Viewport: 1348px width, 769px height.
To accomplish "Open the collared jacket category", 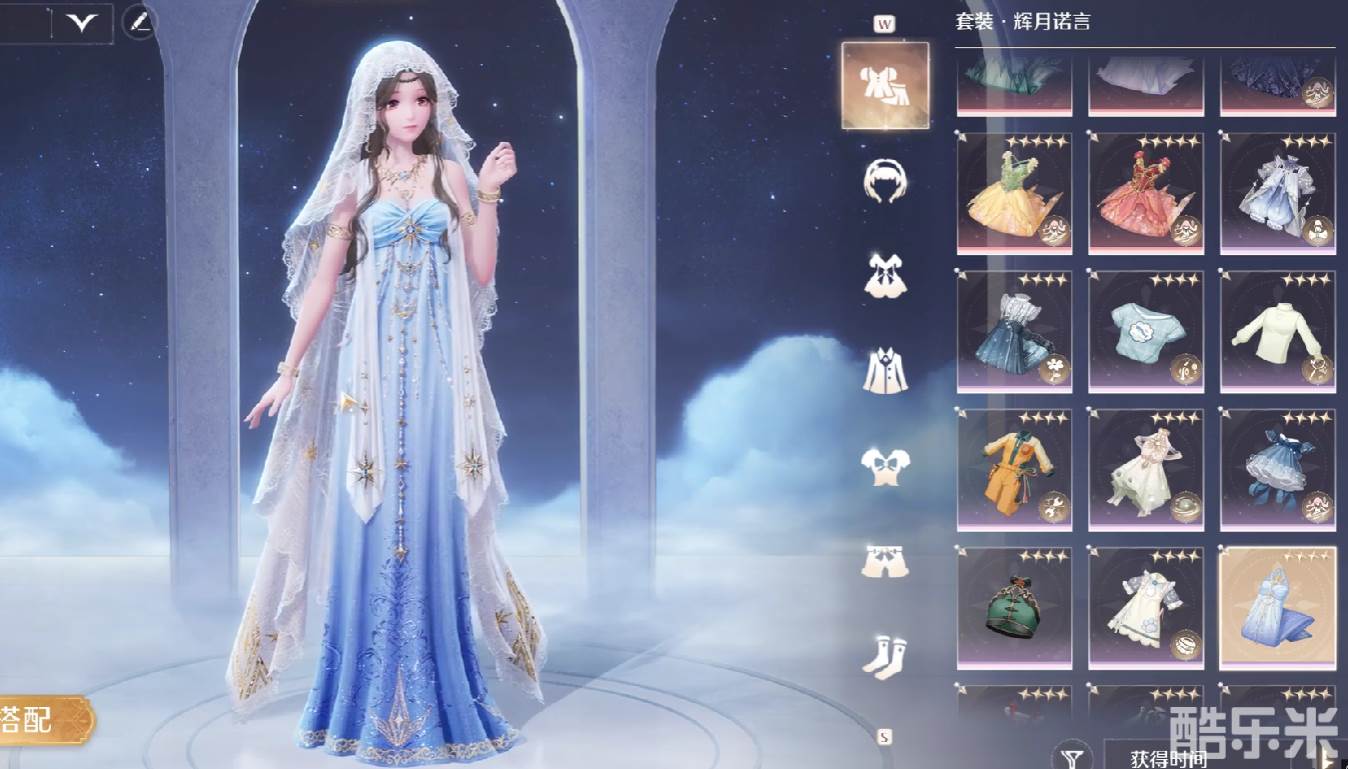I will 884,370.
